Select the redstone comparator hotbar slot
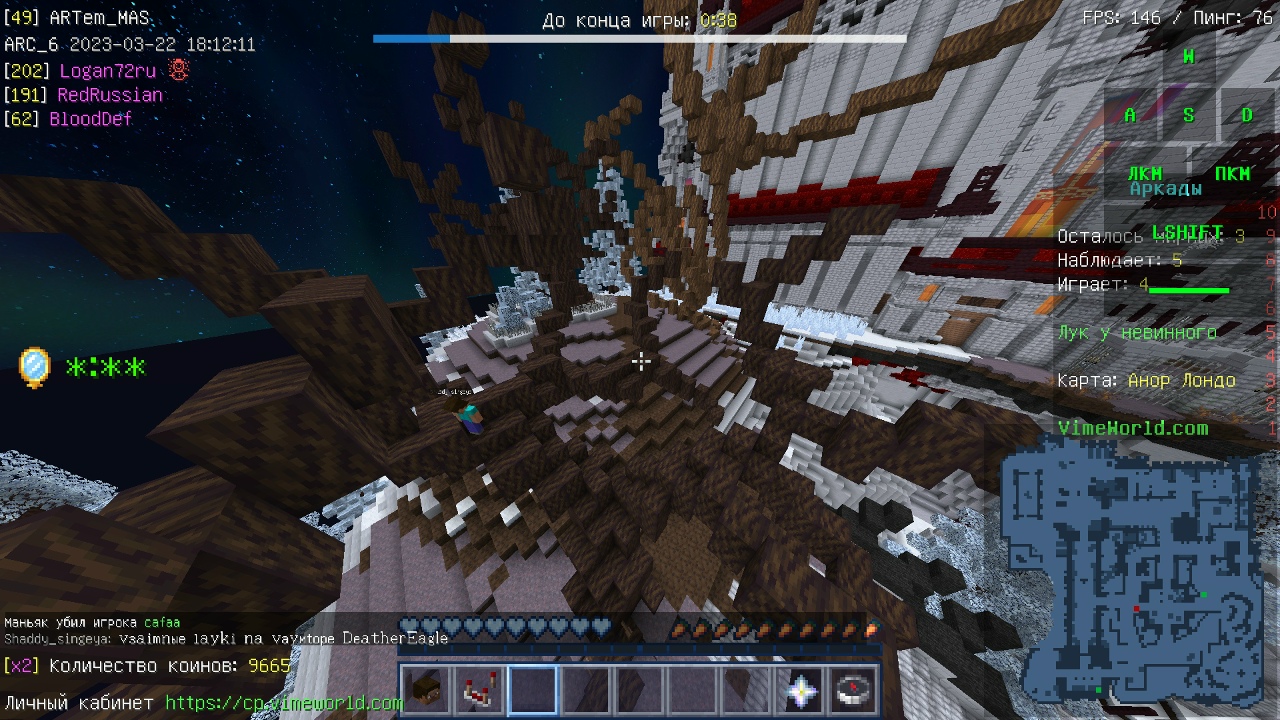Screen dimensions: 1280x720 point(479,691)
